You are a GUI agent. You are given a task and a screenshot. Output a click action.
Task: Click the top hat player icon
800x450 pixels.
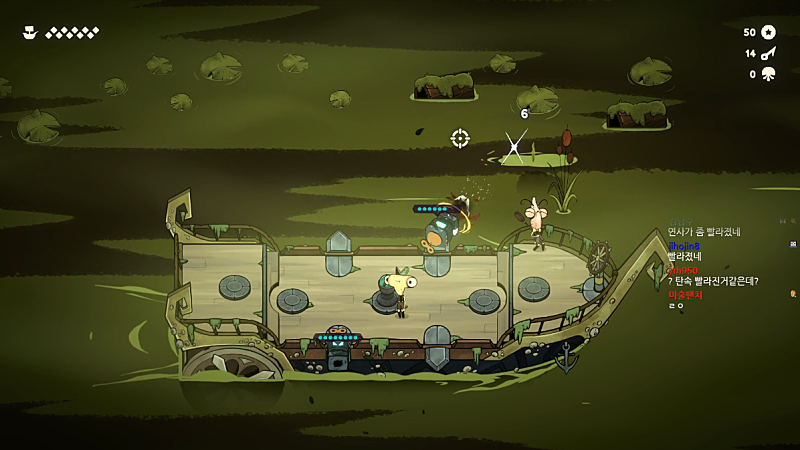(x=30, y=32)
